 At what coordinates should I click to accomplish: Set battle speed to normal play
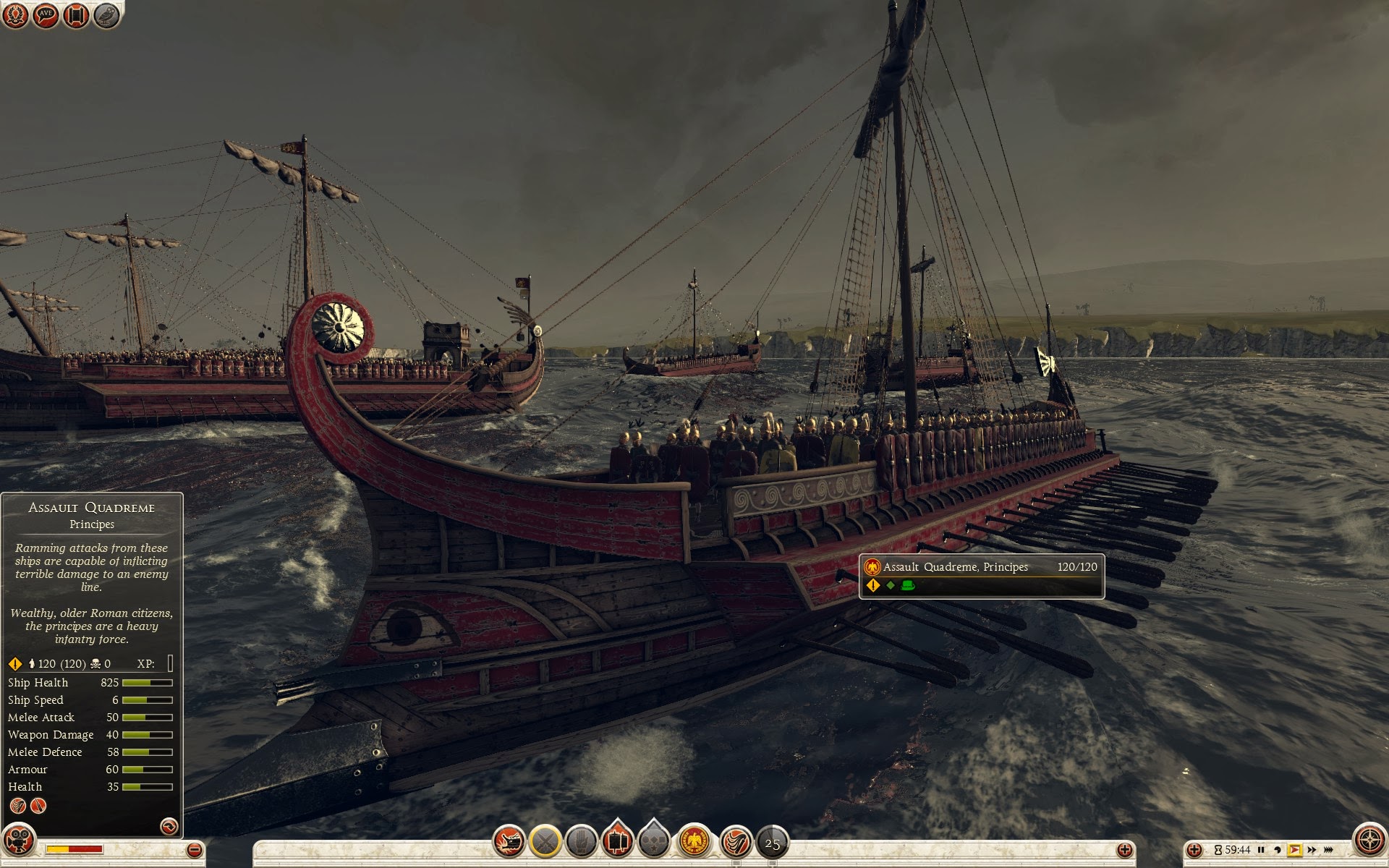[1294, 850]
